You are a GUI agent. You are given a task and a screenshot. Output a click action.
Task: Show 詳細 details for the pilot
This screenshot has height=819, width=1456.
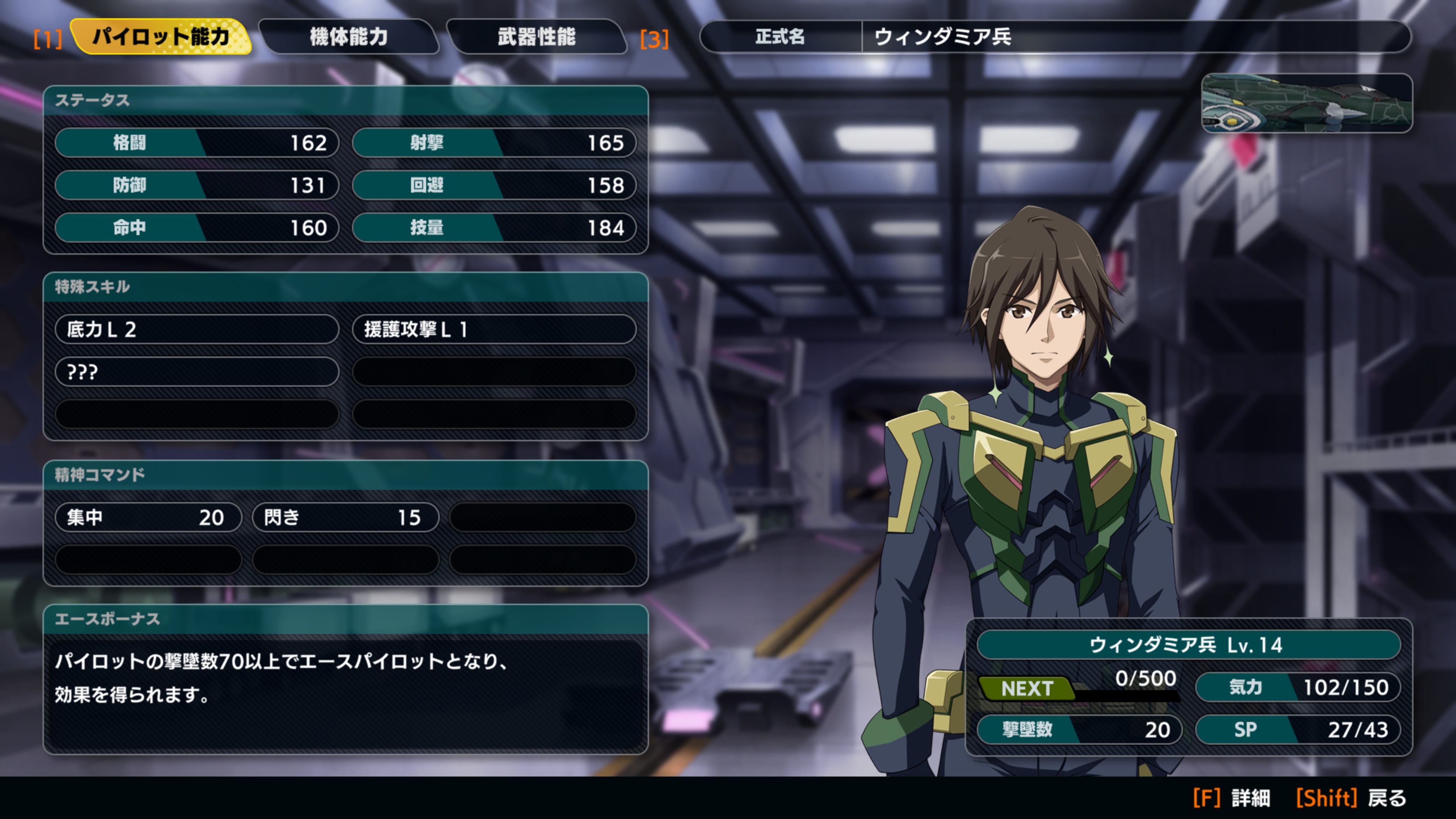point(1231,798)
